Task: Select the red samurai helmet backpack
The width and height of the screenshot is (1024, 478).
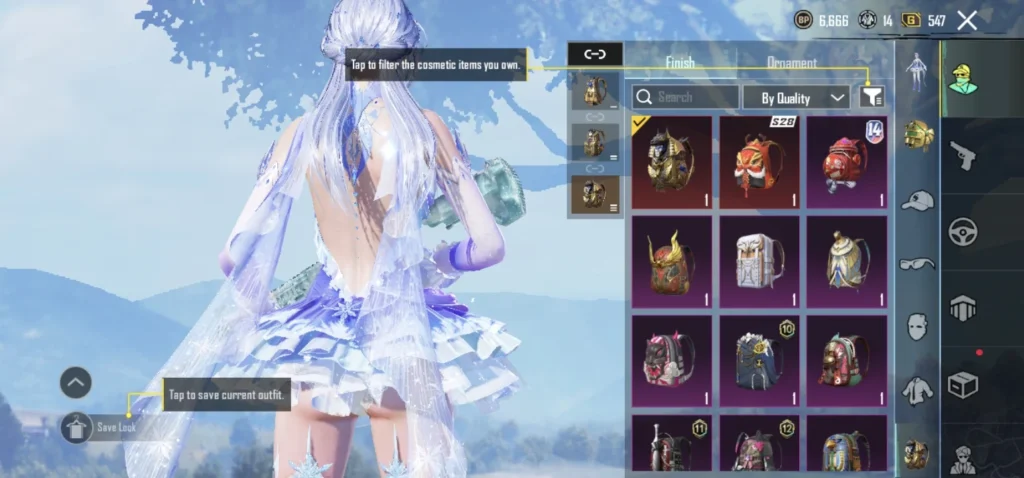Action: pos(671,261)
